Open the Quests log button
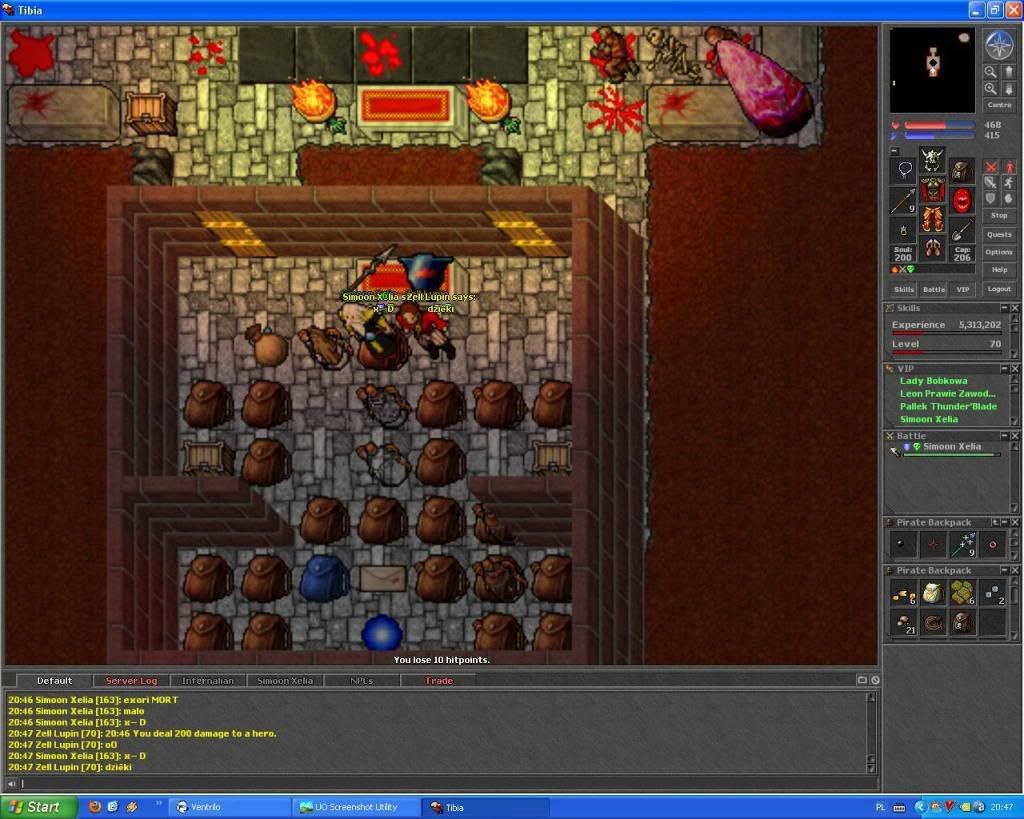The image size is (1024, 819). 998,234
